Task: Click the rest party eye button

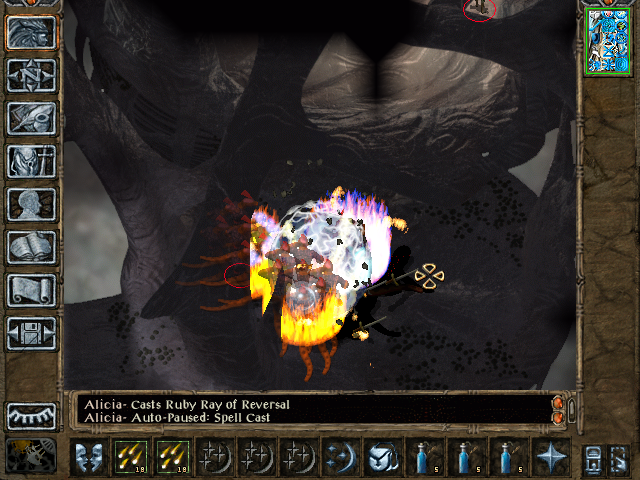Action: [31, 416]
